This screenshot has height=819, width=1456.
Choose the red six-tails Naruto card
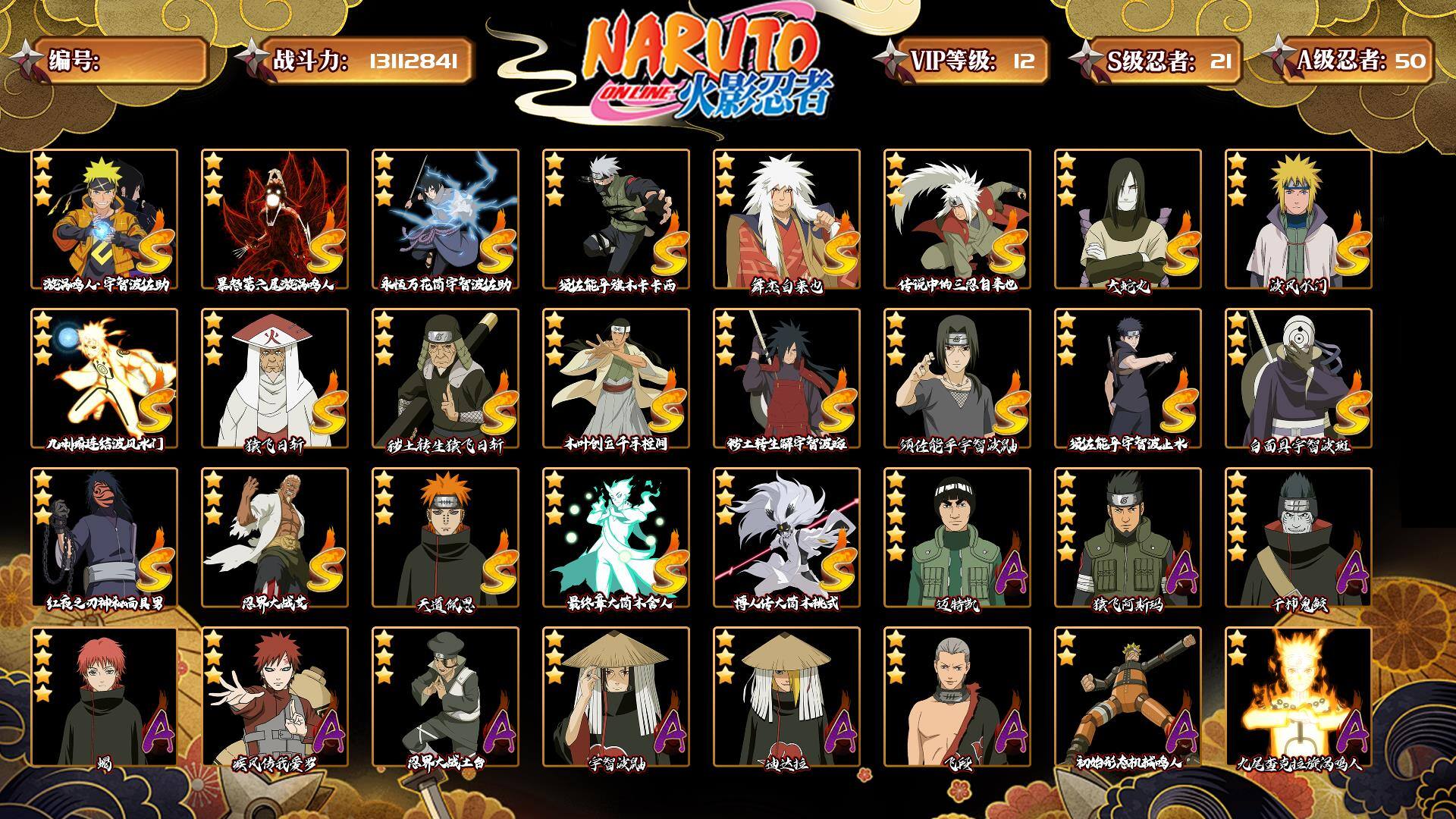(275, 218)
